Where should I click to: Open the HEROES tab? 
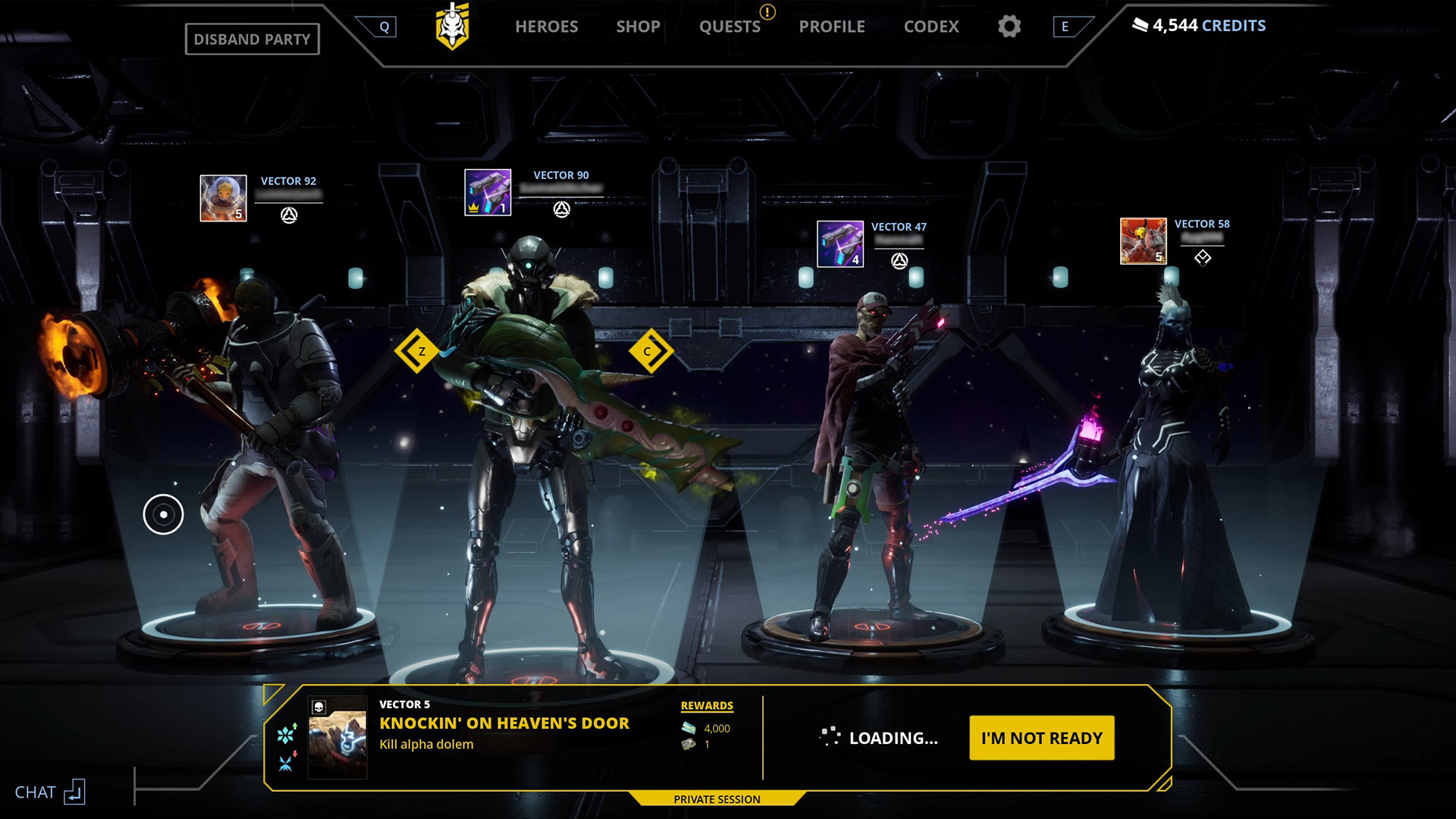click(547, 27)
